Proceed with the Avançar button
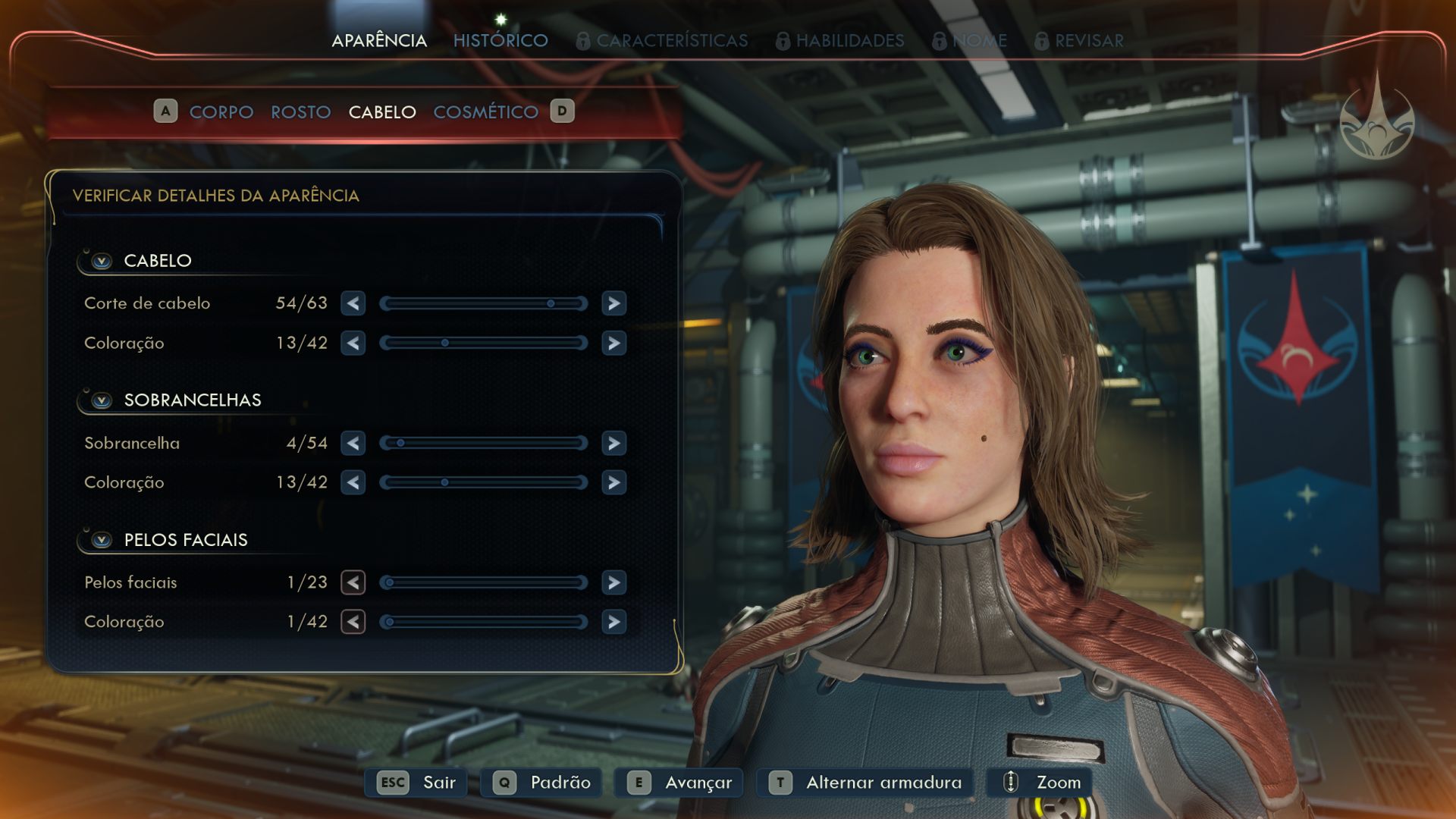Viewport: 1456px width, 819px height. pos(679,783)
